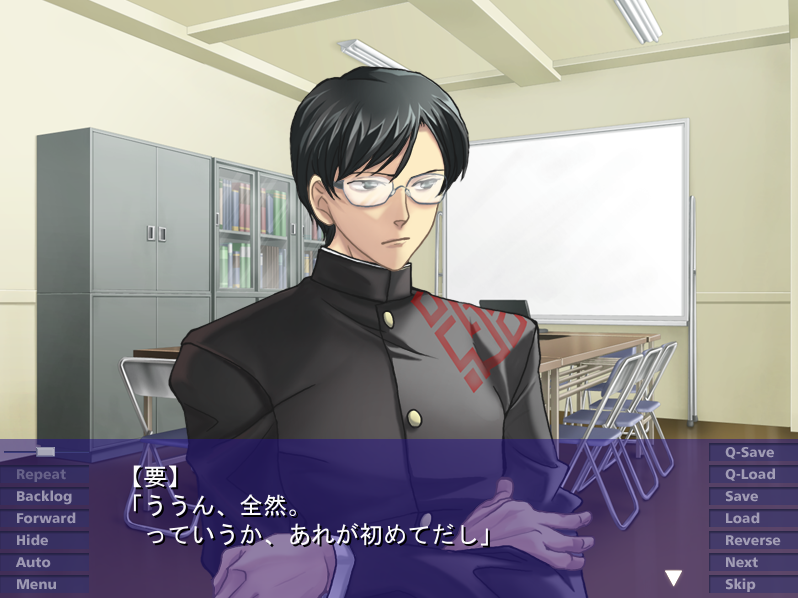Turn on Auto text advance
Image resolution: width=798 pixels, height=598 pixels.
[33, 563]
